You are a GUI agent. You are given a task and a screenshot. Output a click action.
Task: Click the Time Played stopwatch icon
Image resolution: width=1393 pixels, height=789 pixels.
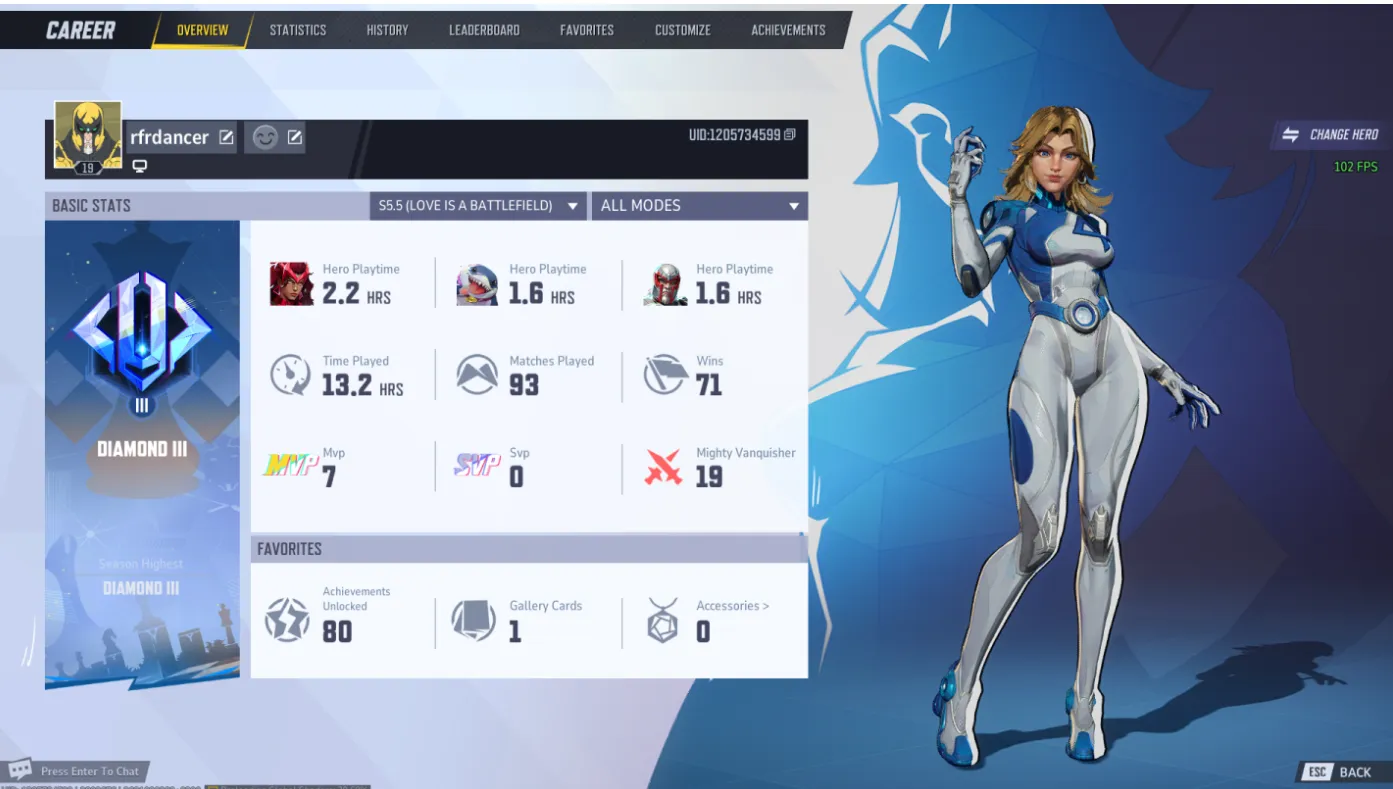click(x=289, y=374)
